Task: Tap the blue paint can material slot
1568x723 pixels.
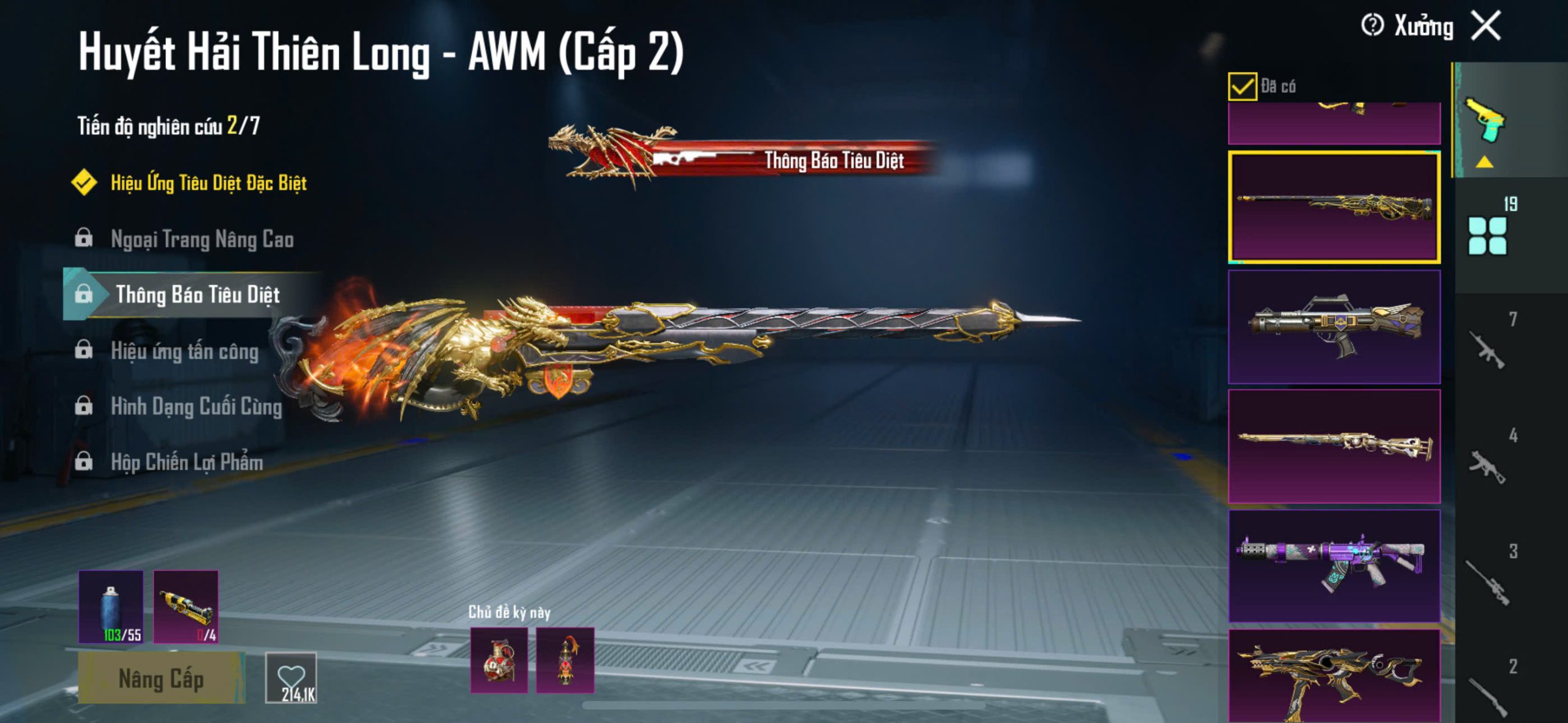Action: [x=111, y=607]
